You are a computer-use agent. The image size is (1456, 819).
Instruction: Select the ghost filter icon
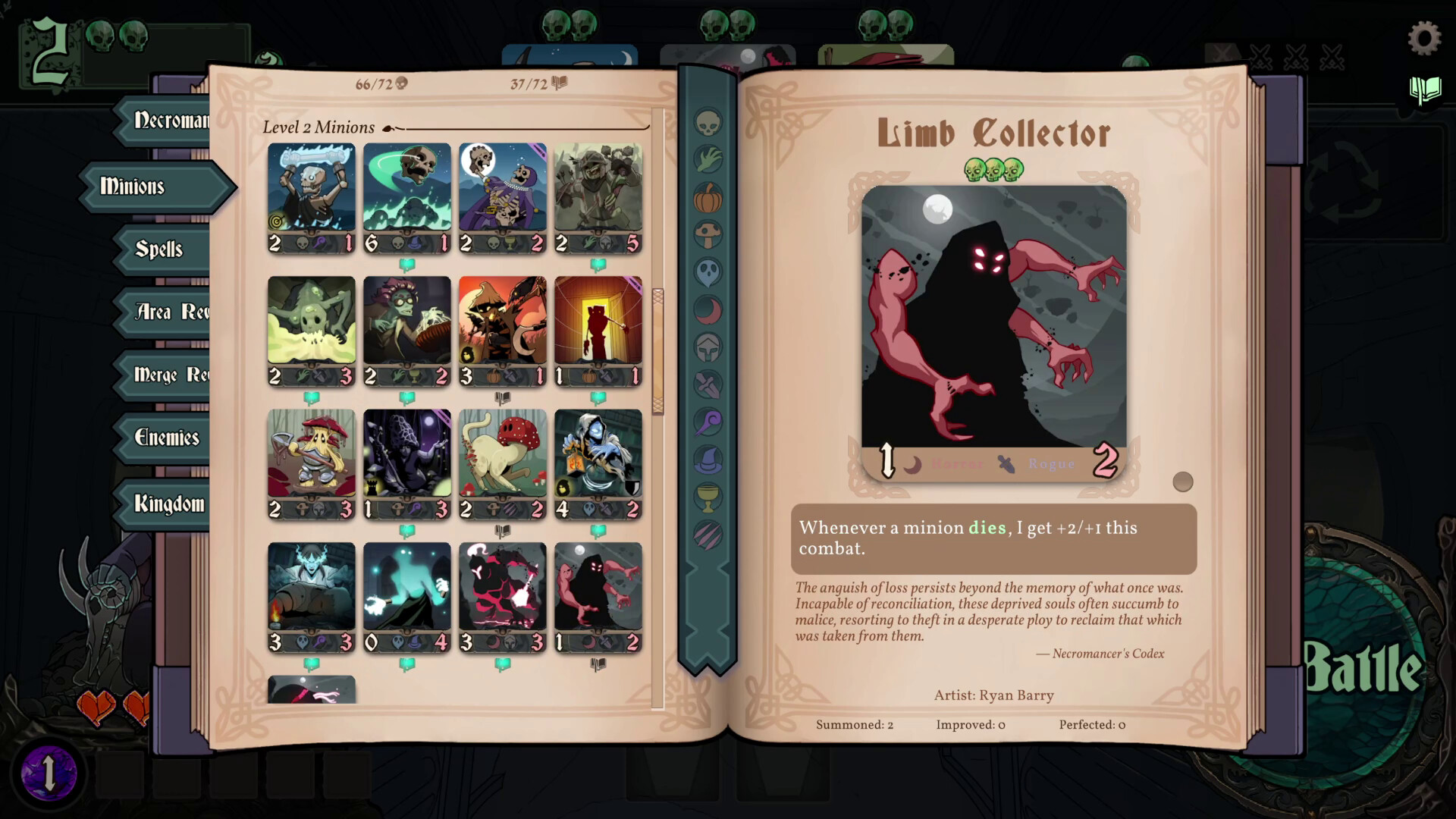708,271
